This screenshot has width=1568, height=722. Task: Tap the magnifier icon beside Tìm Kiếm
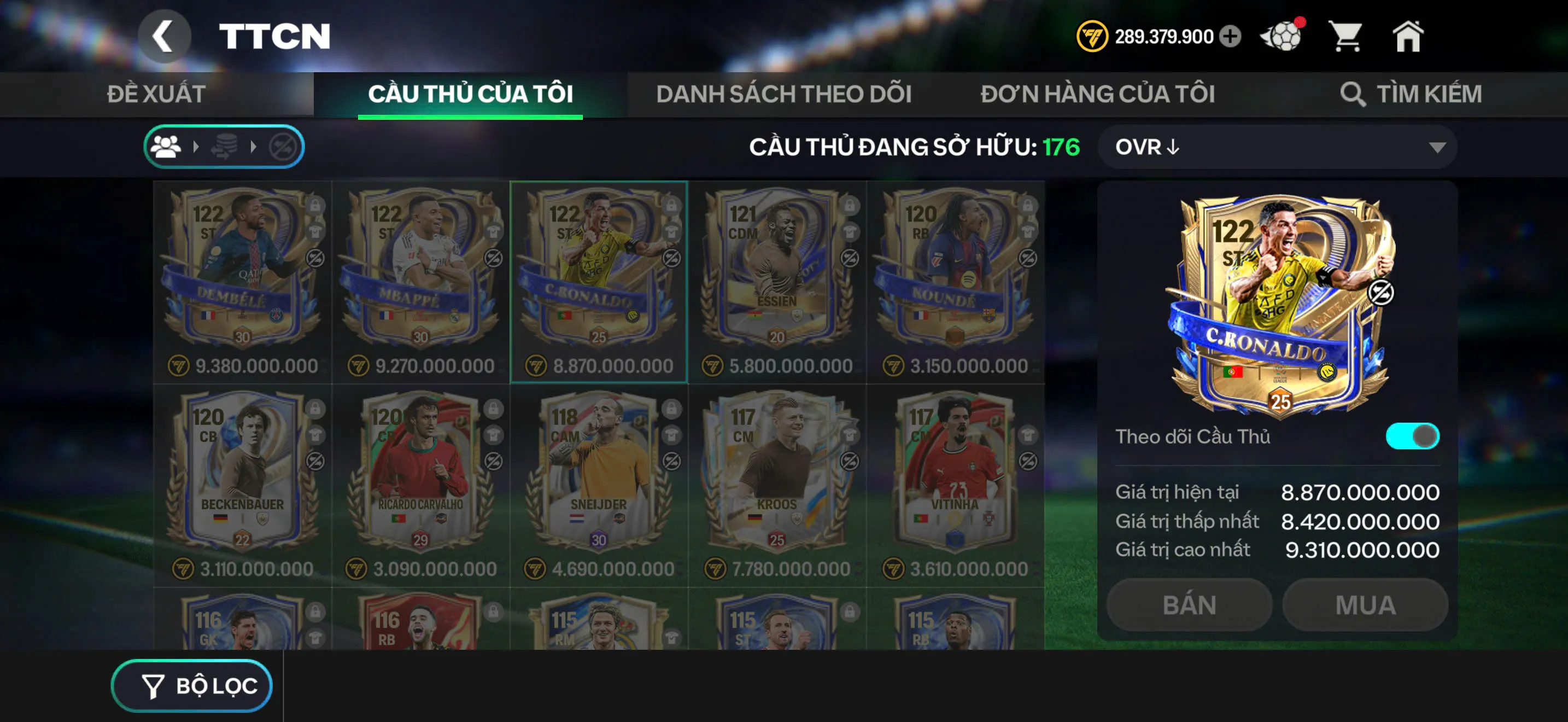pyautogui.click(x=1354, y=94)
